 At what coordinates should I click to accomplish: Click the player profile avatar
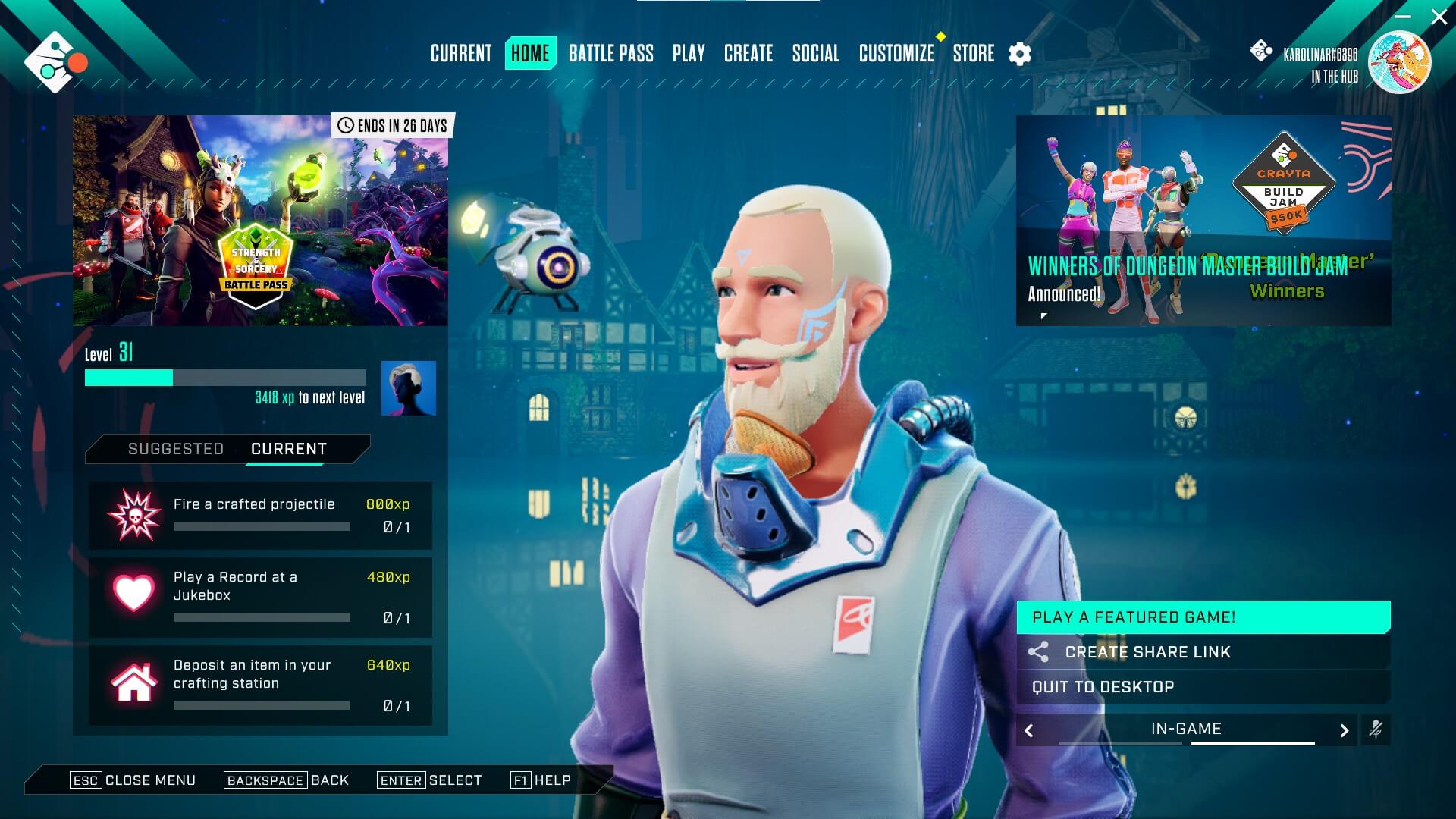[1399, 62]
